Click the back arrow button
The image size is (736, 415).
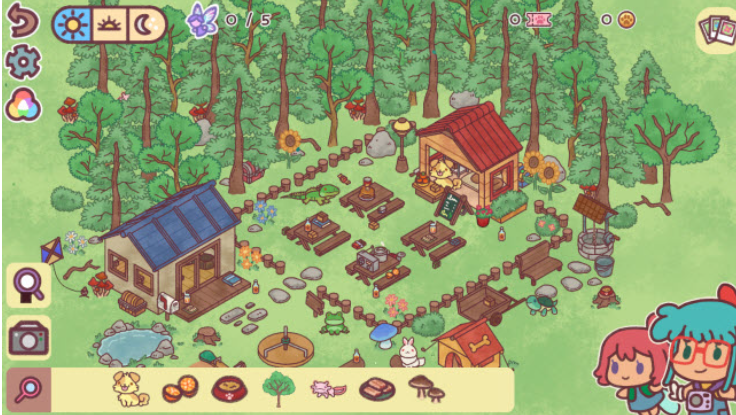(x=21, y=22)
